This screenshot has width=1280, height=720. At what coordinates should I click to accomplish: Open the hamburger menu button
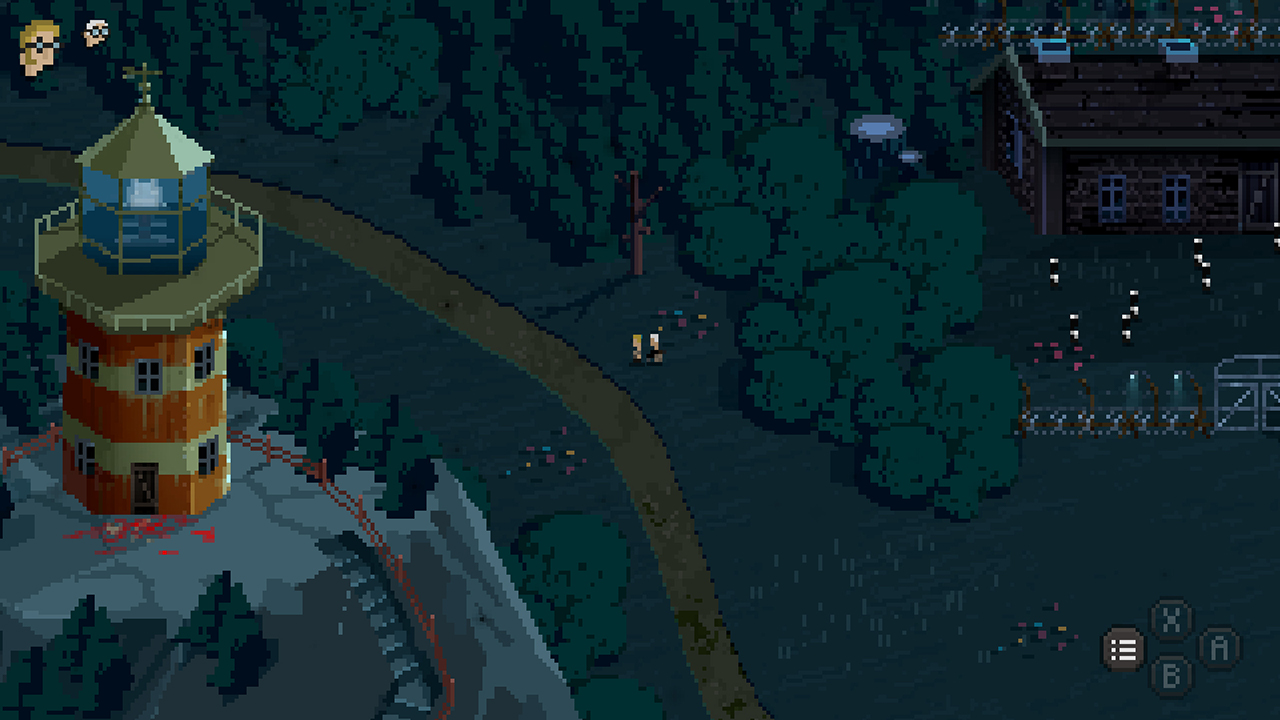1124,650
